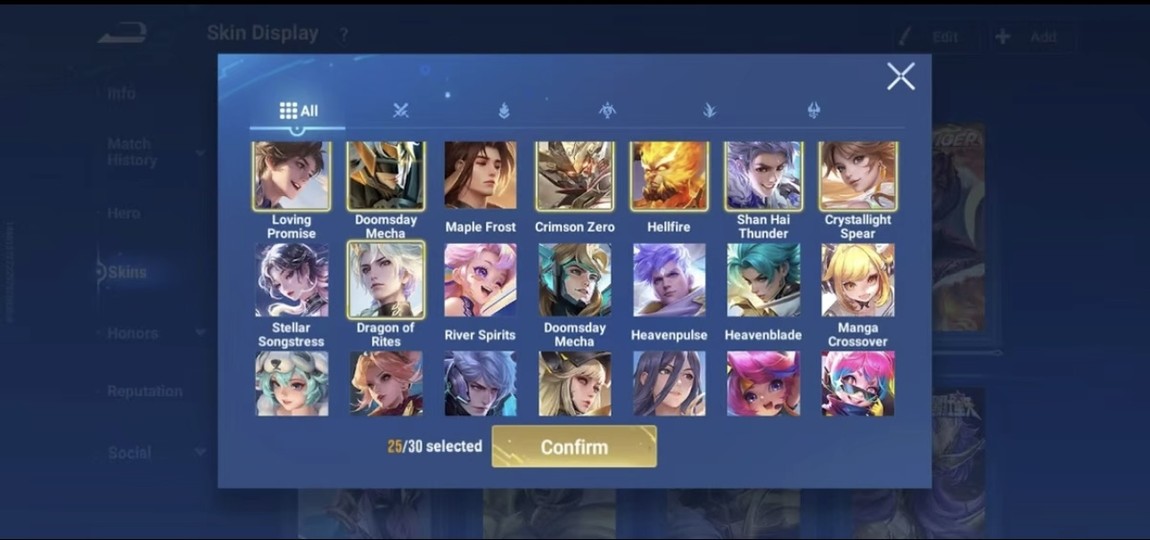
Task: Close the skin selection popup
Action: (x=900, y=76)
